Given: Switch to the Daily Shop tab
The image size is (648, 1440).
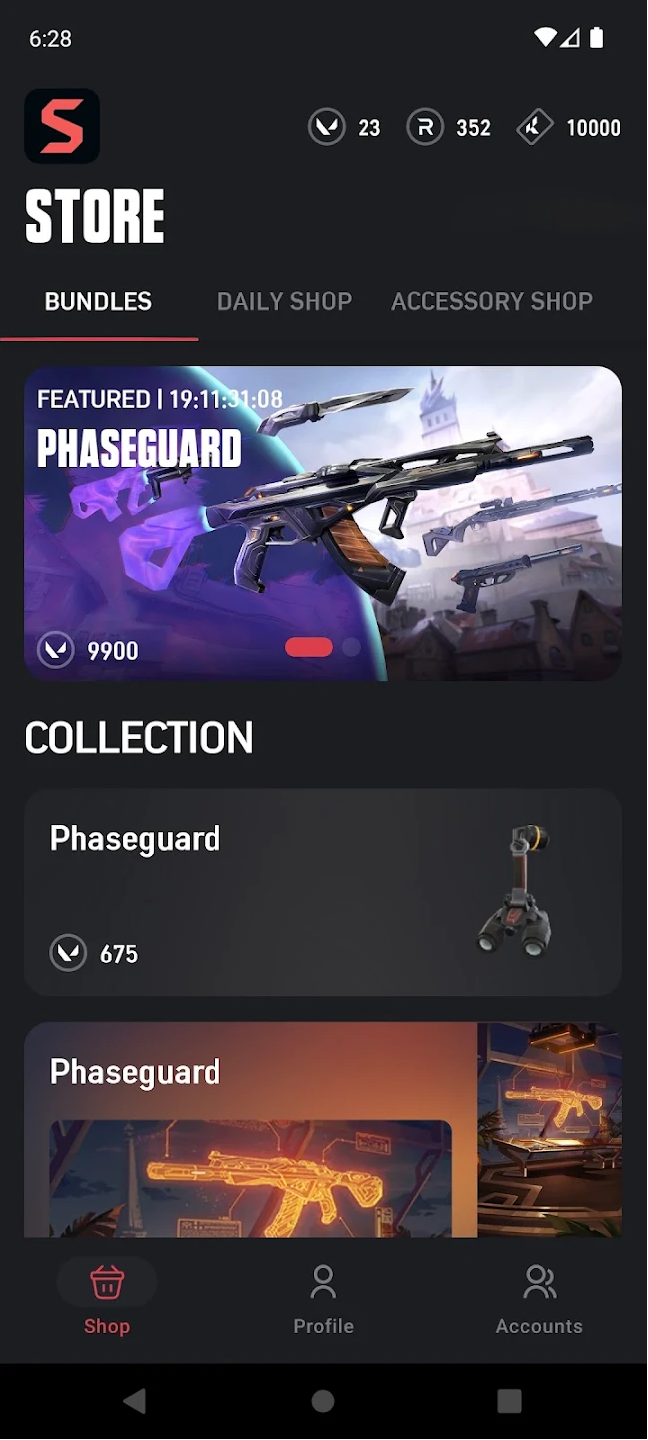Looking at the screenshot, I should [x=284, y=301].
